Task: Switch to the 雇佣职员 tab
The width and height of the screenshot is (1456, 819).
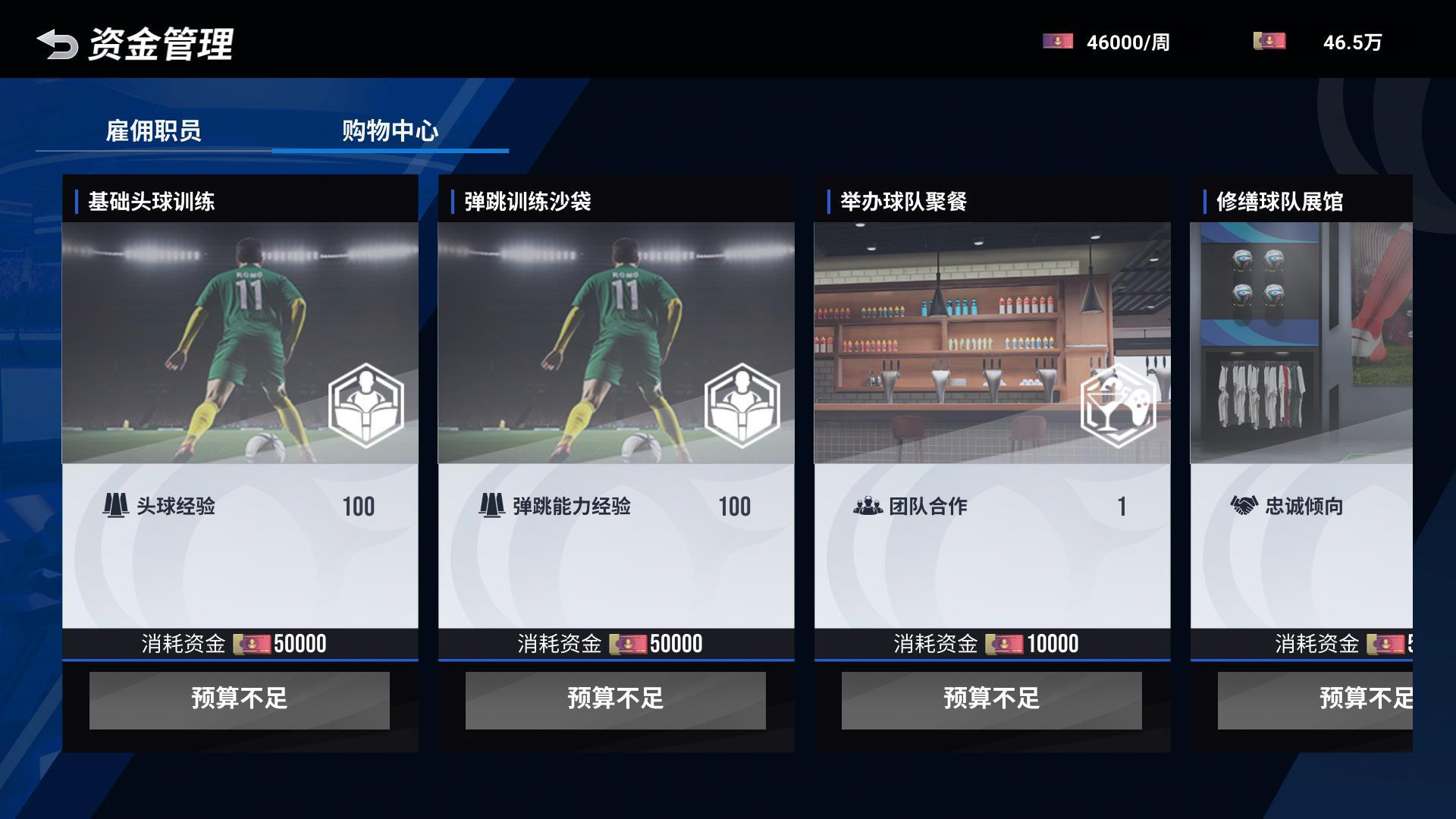Action: point(155,130)
